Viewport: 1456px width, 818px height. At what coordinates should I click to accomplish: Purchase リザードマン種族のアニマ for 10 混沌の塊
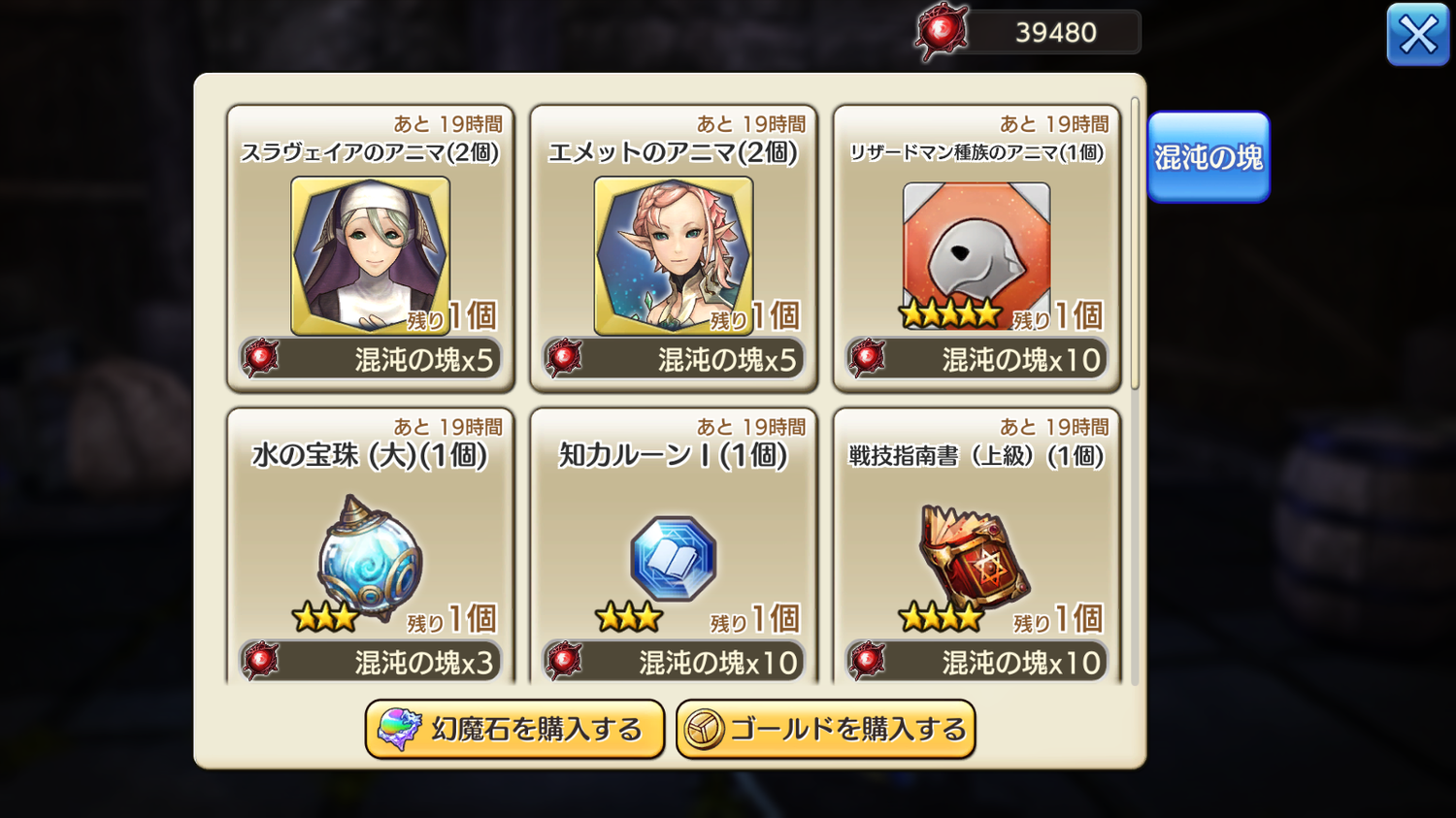coord(976,359)
